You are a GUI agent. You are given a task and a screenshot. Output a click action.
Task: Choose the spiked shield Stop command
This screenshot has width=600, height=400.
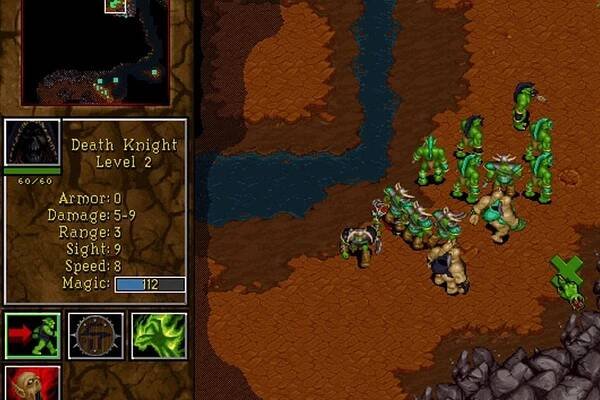point(96,336)
